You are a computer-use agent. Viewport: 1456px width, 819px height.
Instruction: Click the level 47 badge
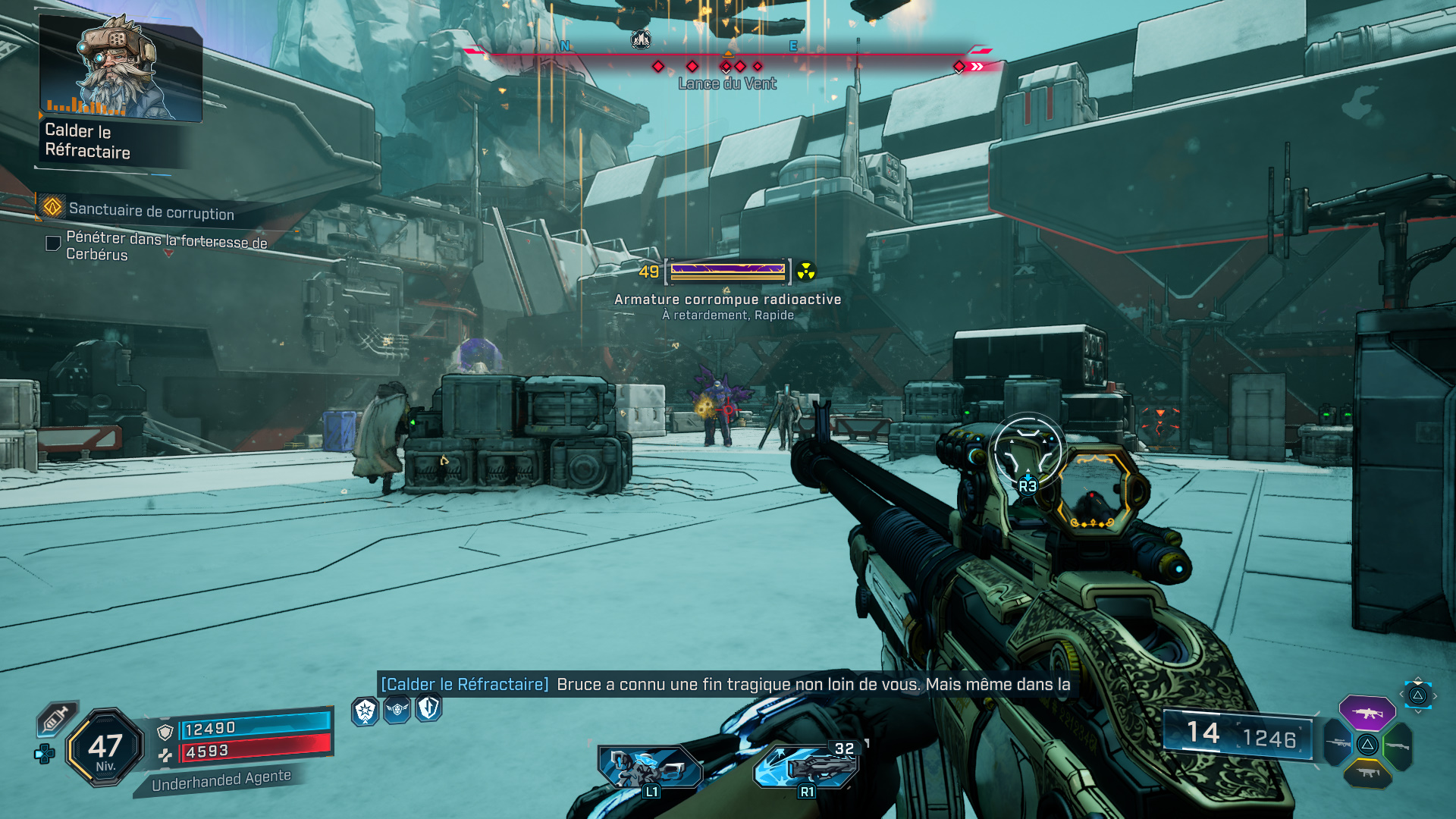tap(105, 748)
